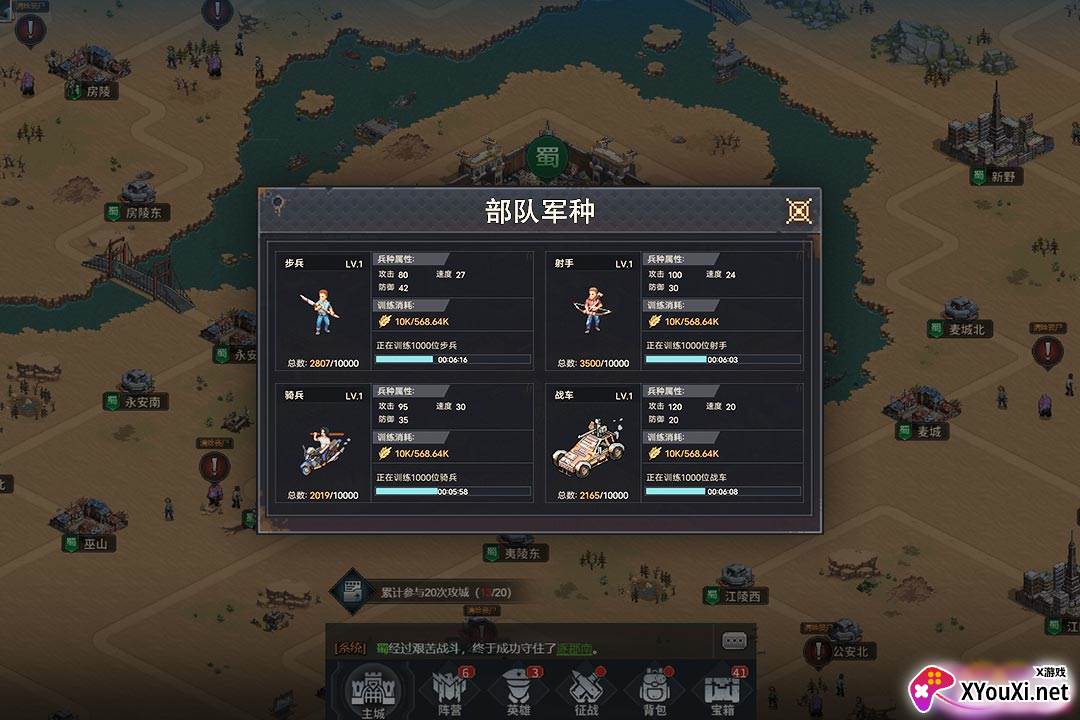Select the 夷陵东 map location label
The width and height of the screenshot is (1080, 720).
pyautogui.click(x=524, y=553)
